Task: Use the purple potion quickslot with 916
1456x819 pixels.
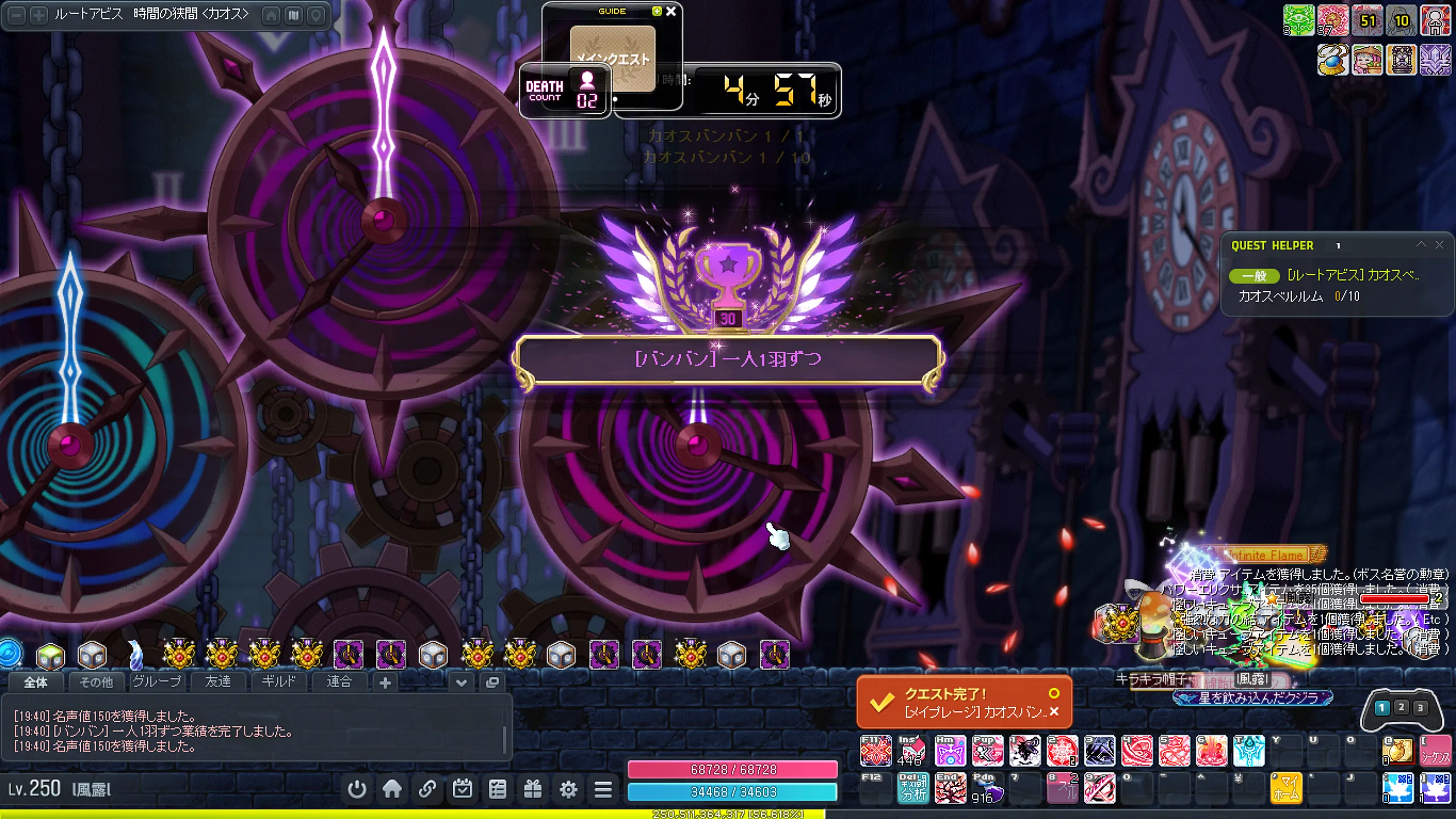Action: point(987,788)
